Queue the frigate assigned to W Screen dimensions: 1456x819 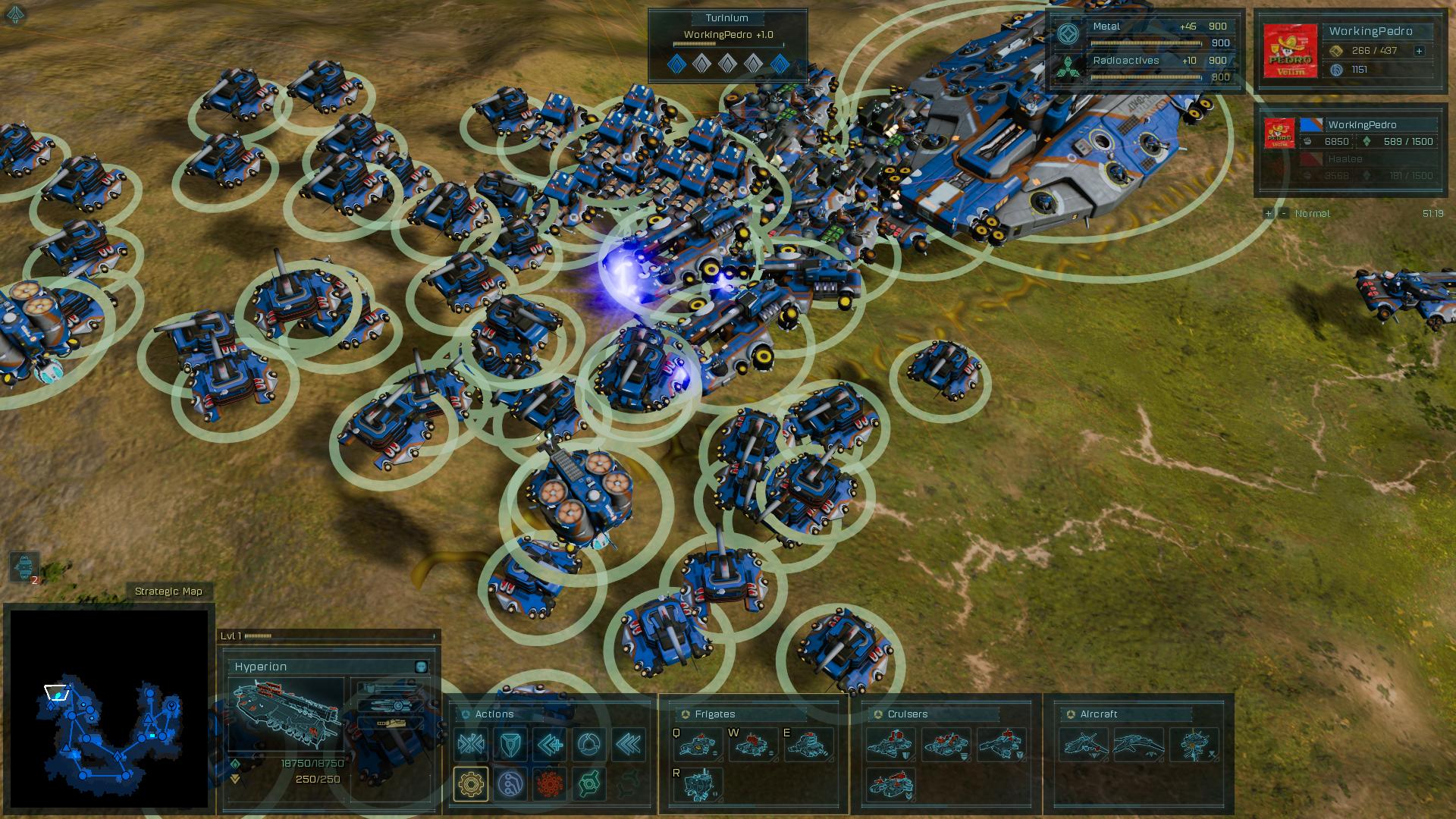753,745
